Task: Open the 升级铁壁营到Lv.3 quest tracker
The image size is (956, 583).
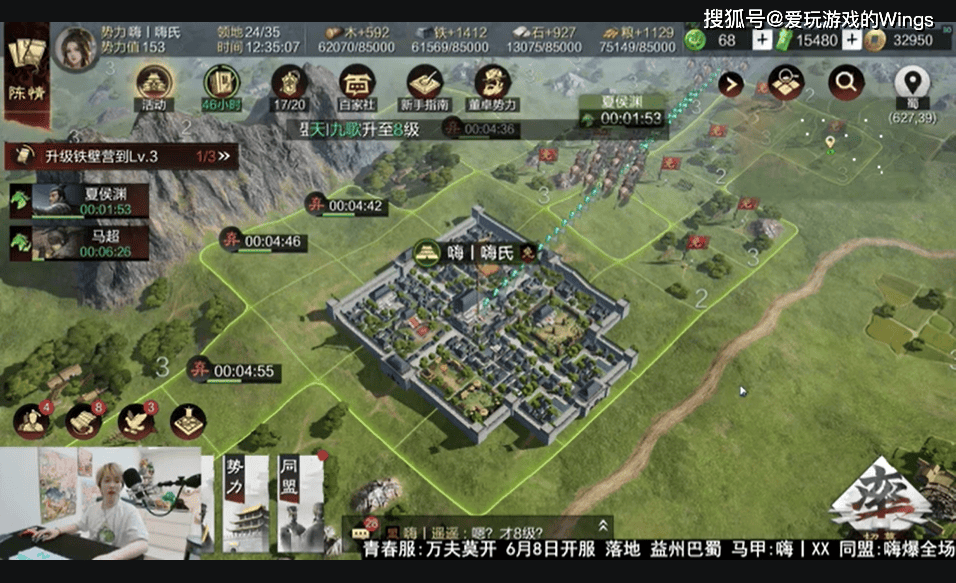Action: point(122,156)
